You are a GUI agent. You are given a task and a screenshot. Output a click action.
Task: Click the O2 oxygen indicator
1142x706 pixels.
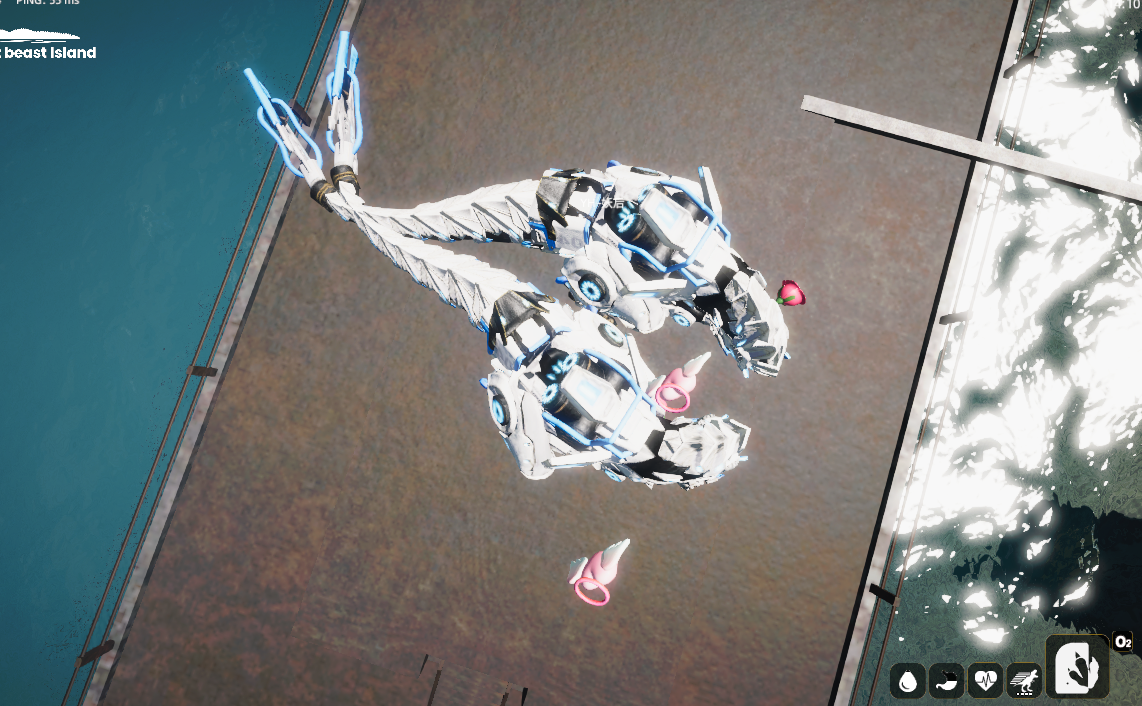pyautogui.click(x=1123, y=642)
